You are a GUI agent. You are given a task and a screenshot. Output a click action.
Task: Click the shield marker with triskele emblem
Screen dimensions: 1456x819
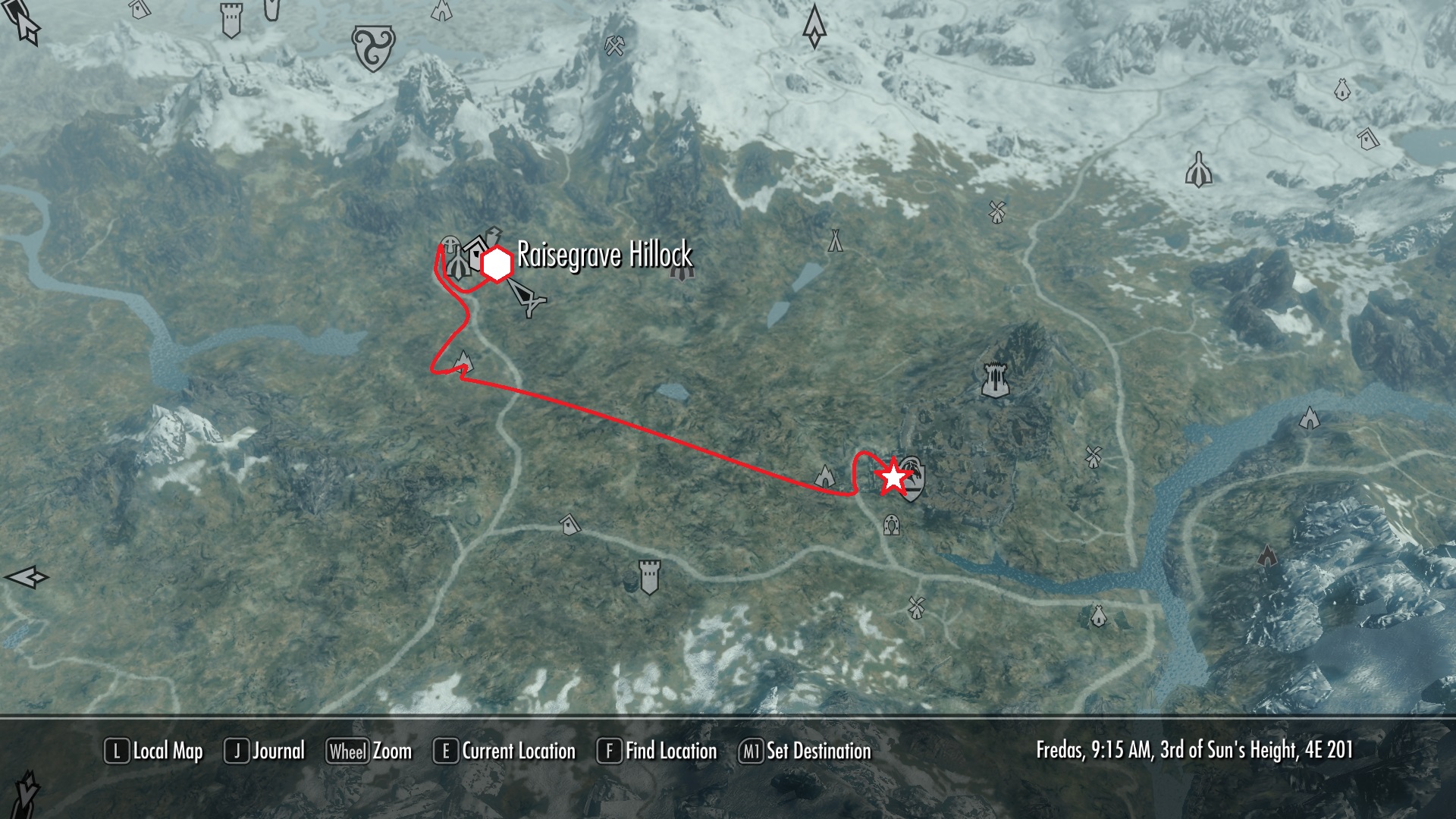tap(373, 48)
